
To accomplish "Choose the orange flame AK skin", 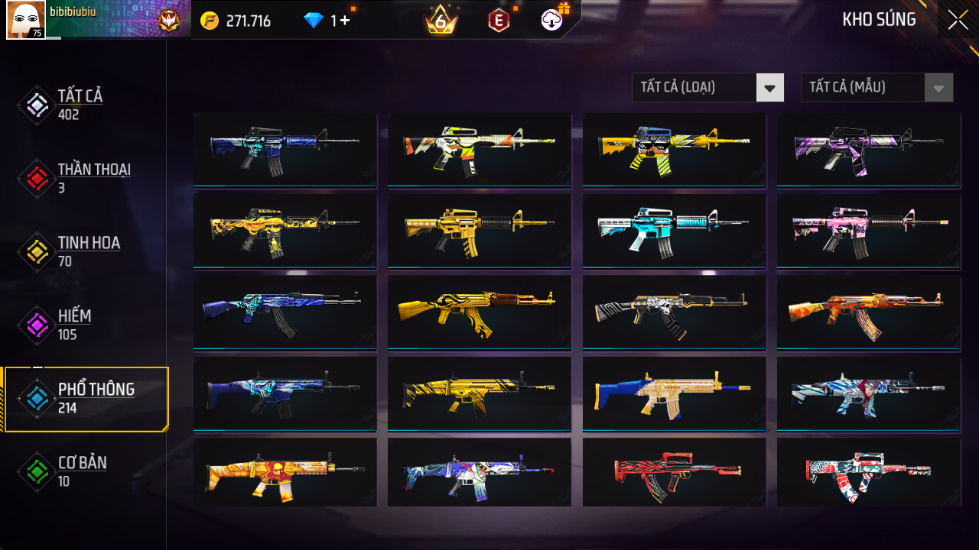I will tap(868, 311).
